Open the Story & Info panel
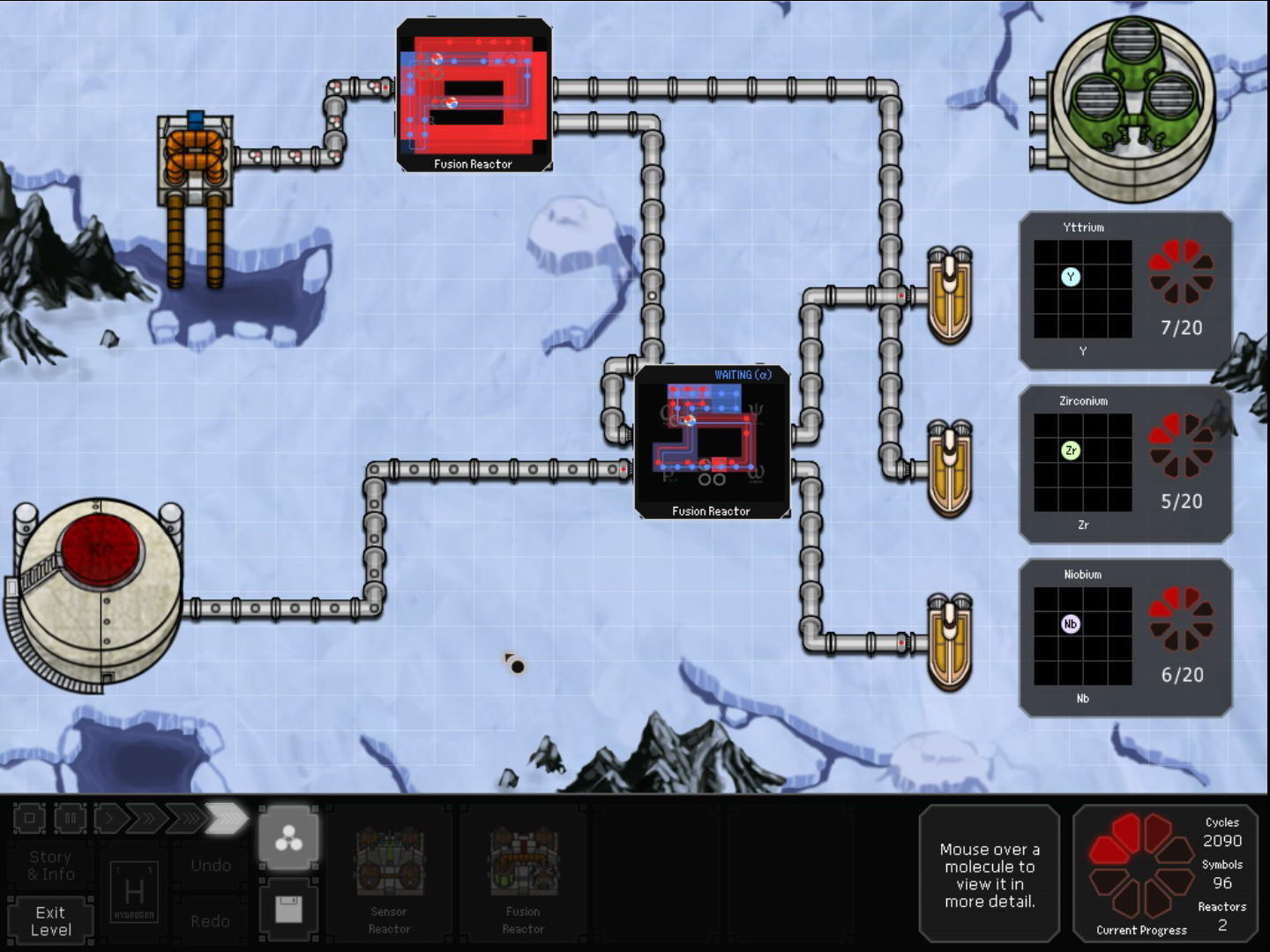1270x952 pixels. (51, 865)
